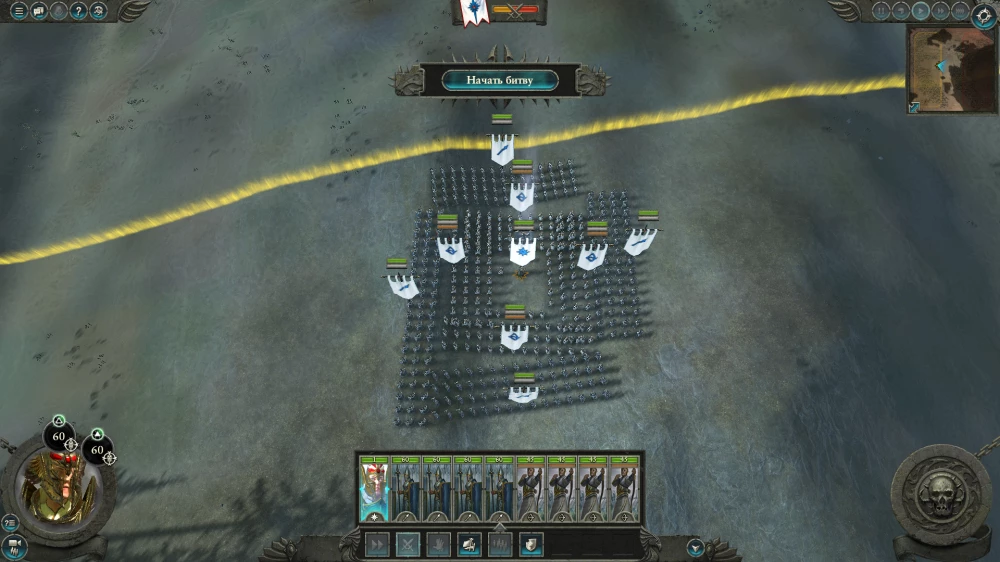Click the double-arrow run toggle

click(376, 544)
